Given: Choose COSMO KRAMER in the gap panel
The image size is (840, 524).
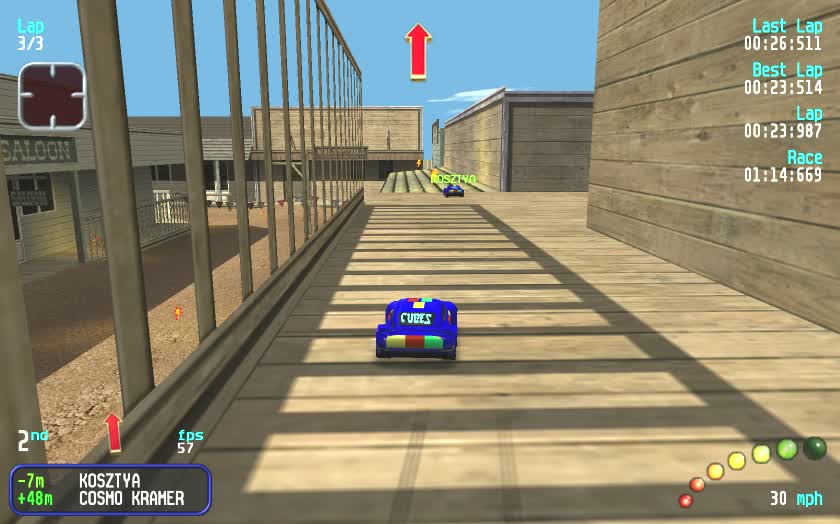Looking at the screenshot, I should [x=110, y=498].
